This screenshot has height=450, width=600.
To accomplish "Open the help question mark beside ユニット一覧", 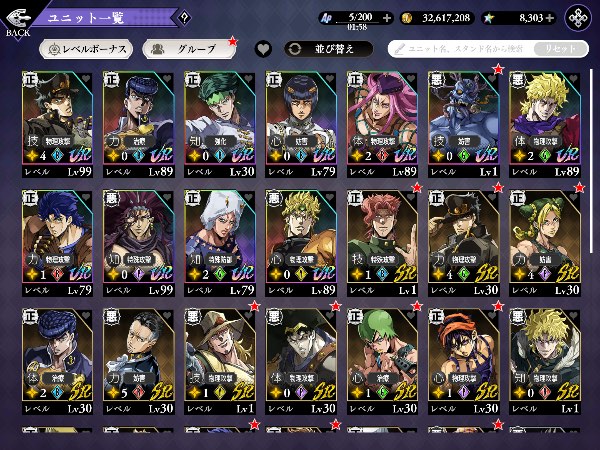I will (184, 18).
